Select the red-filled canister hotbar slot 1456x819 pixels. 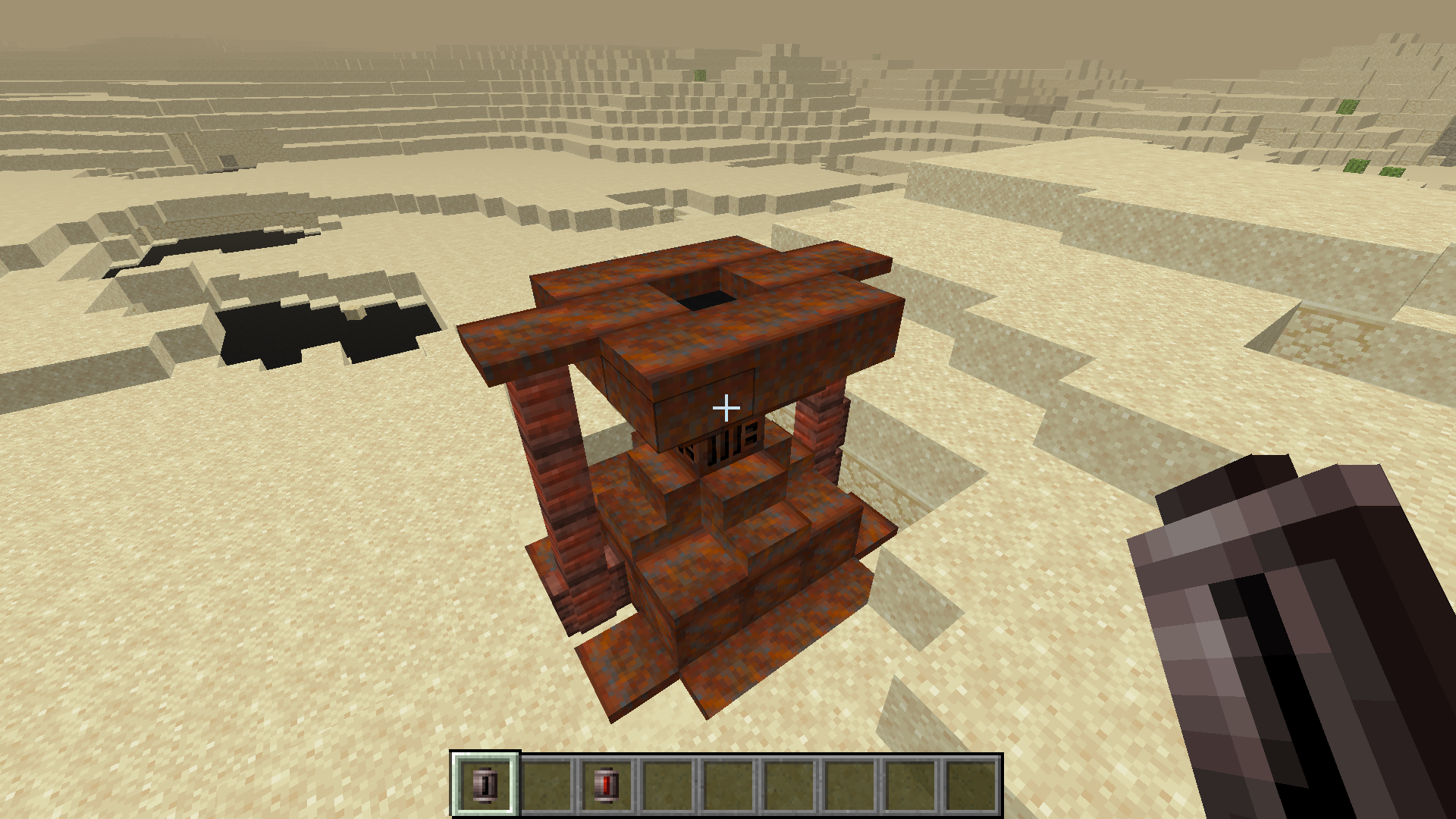607,784
